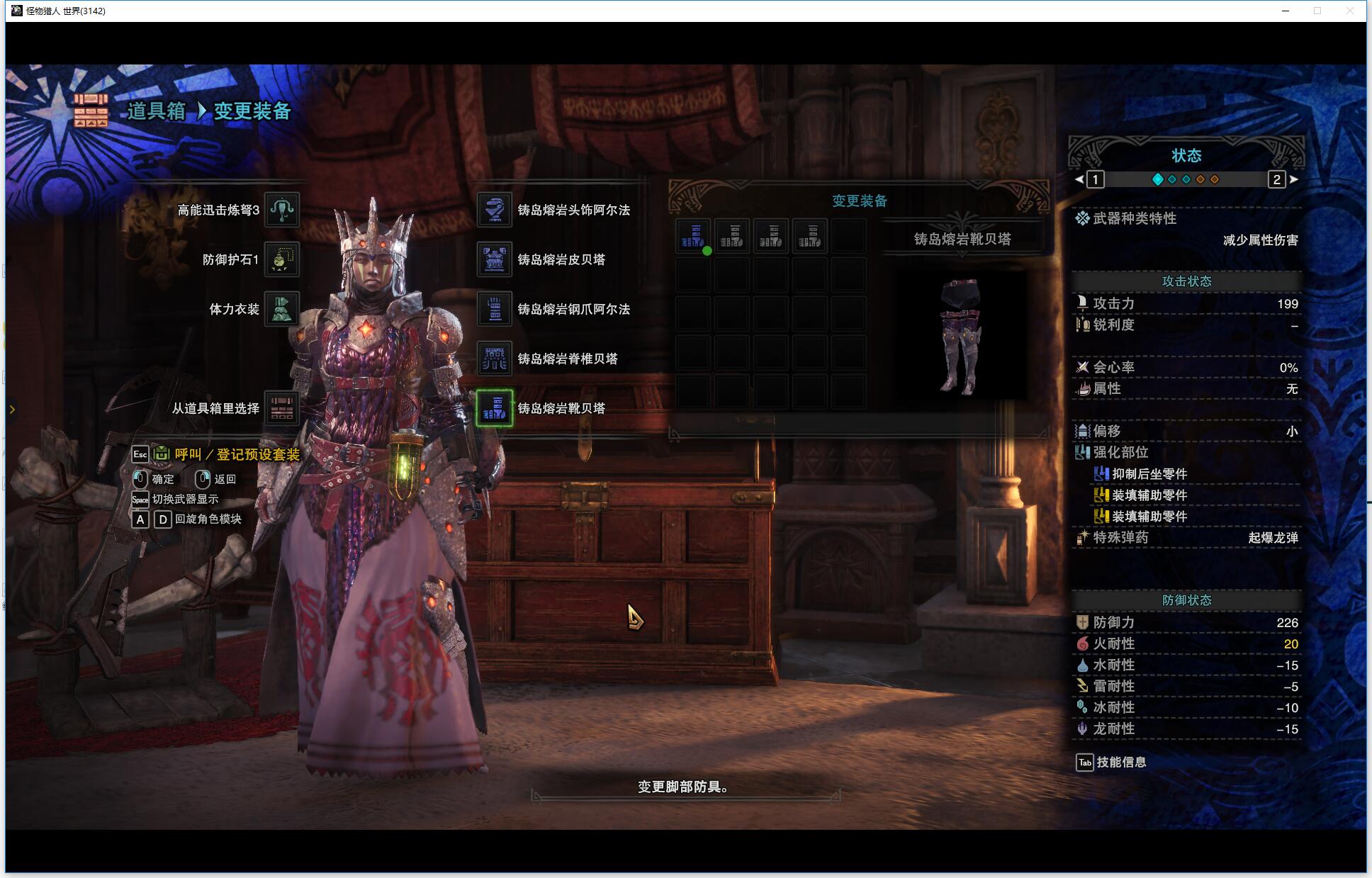Viewport: 1372px width, 878px height.
Task: Open 从道具箱里选择 item box option
Action: (281, 408)
